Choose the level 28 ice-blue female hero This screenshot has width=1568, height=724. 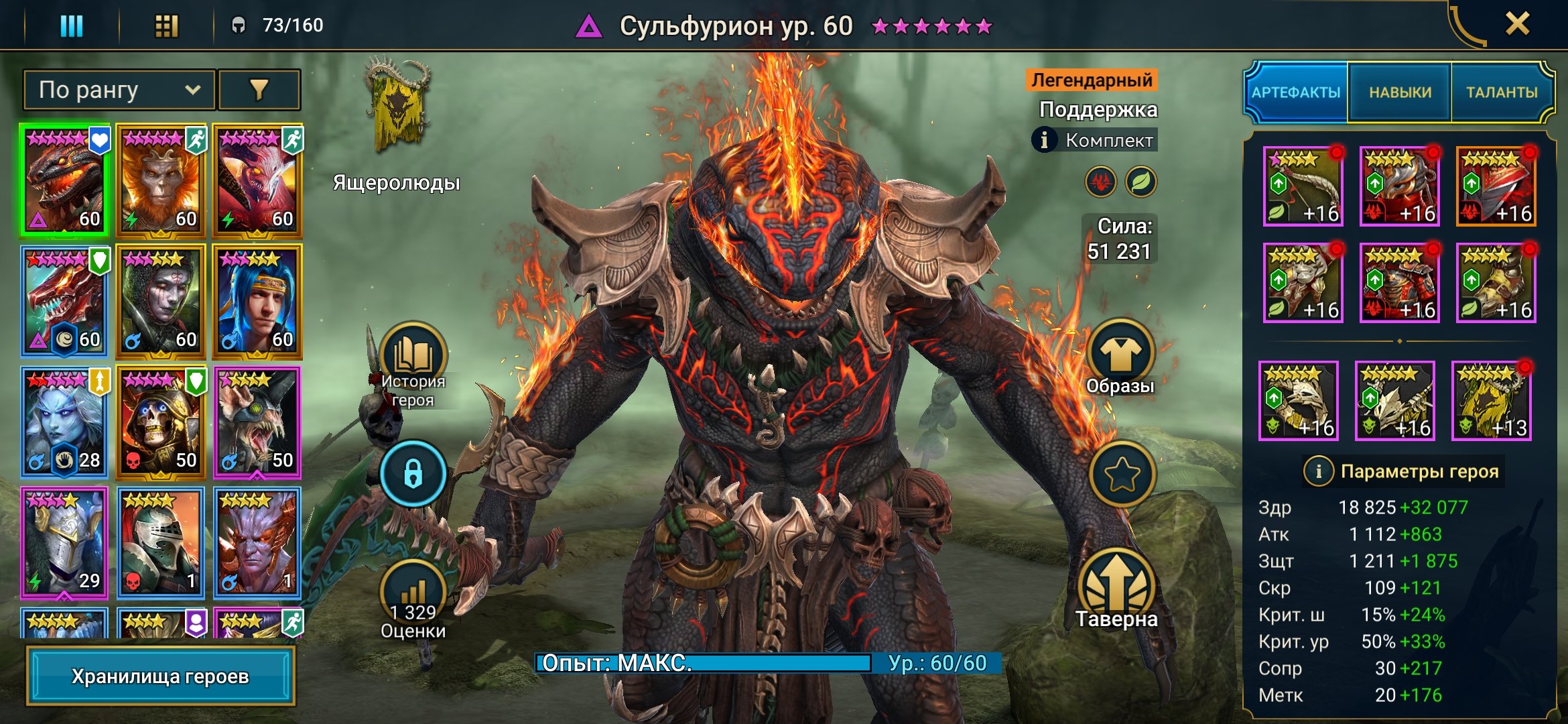click(x=64, y=421)
